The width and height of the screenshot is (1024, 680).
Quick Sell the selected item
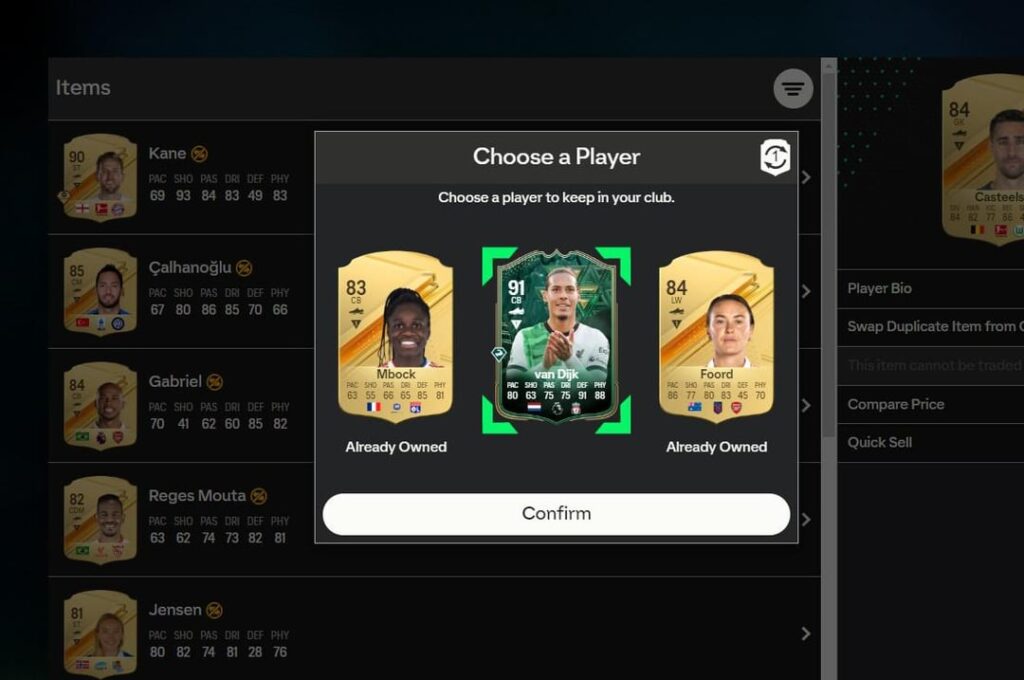[x=930, y=442]
